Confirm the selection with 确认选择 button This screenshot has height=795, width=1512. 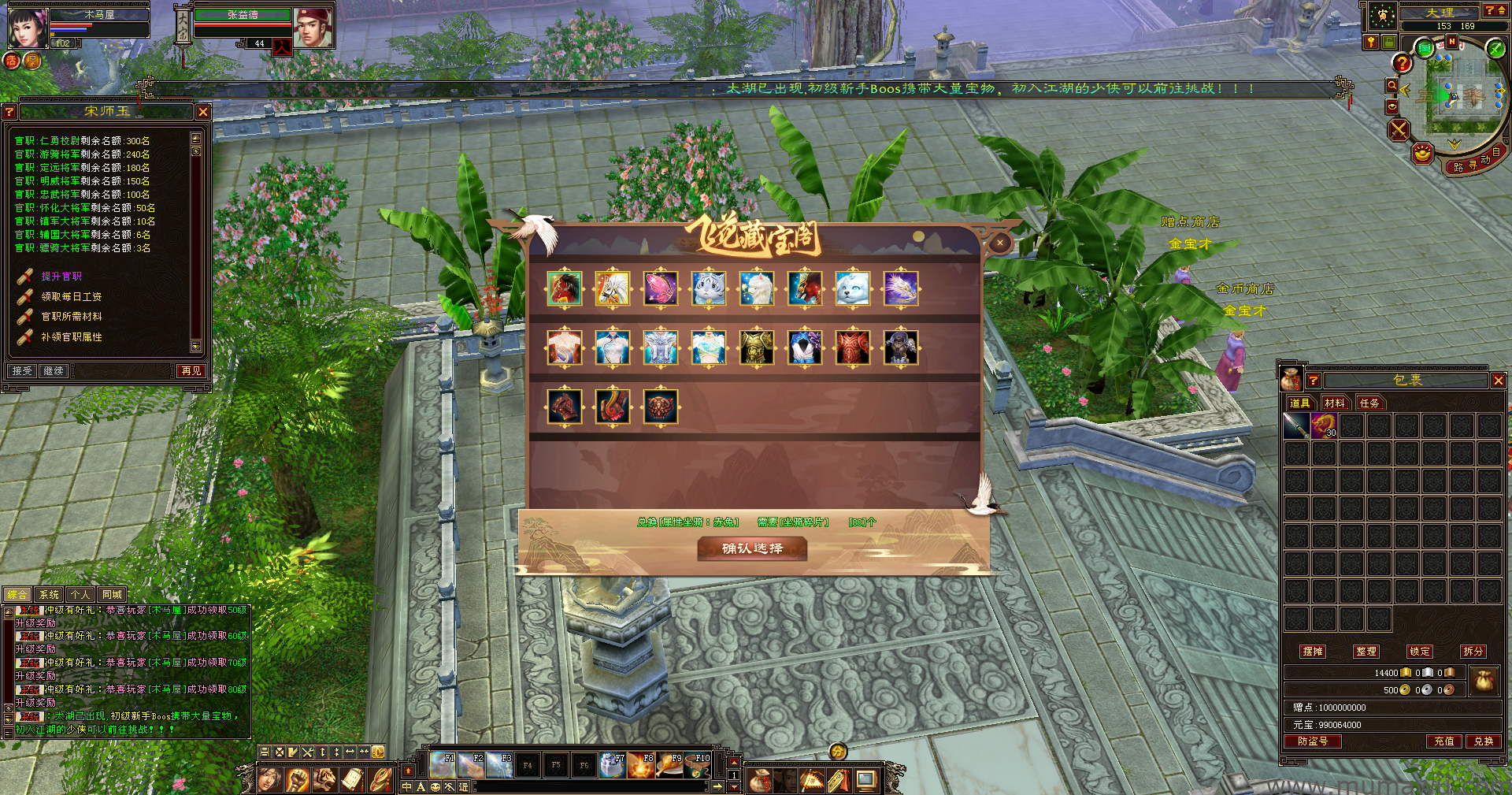752,548
